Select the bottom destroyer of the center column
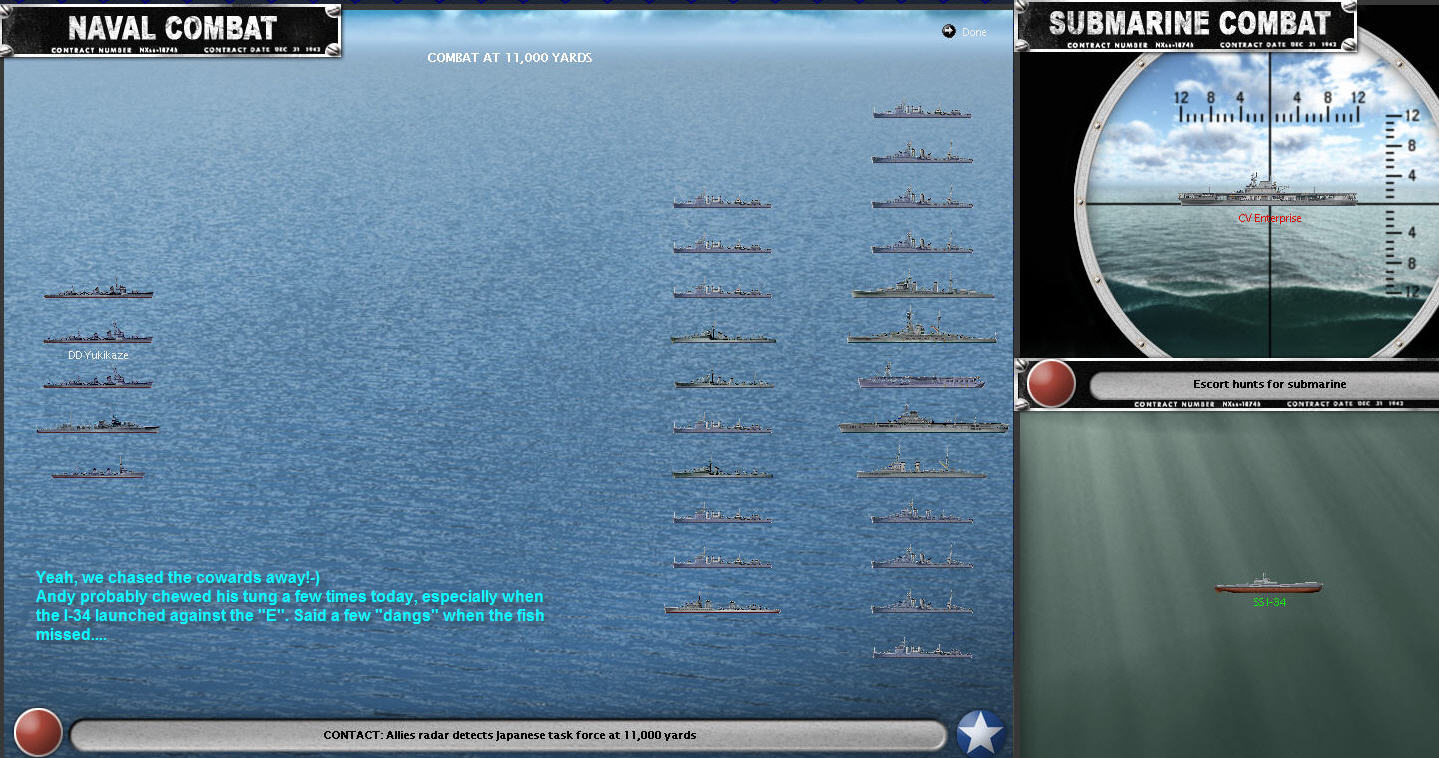 click(x=722, y=605)
